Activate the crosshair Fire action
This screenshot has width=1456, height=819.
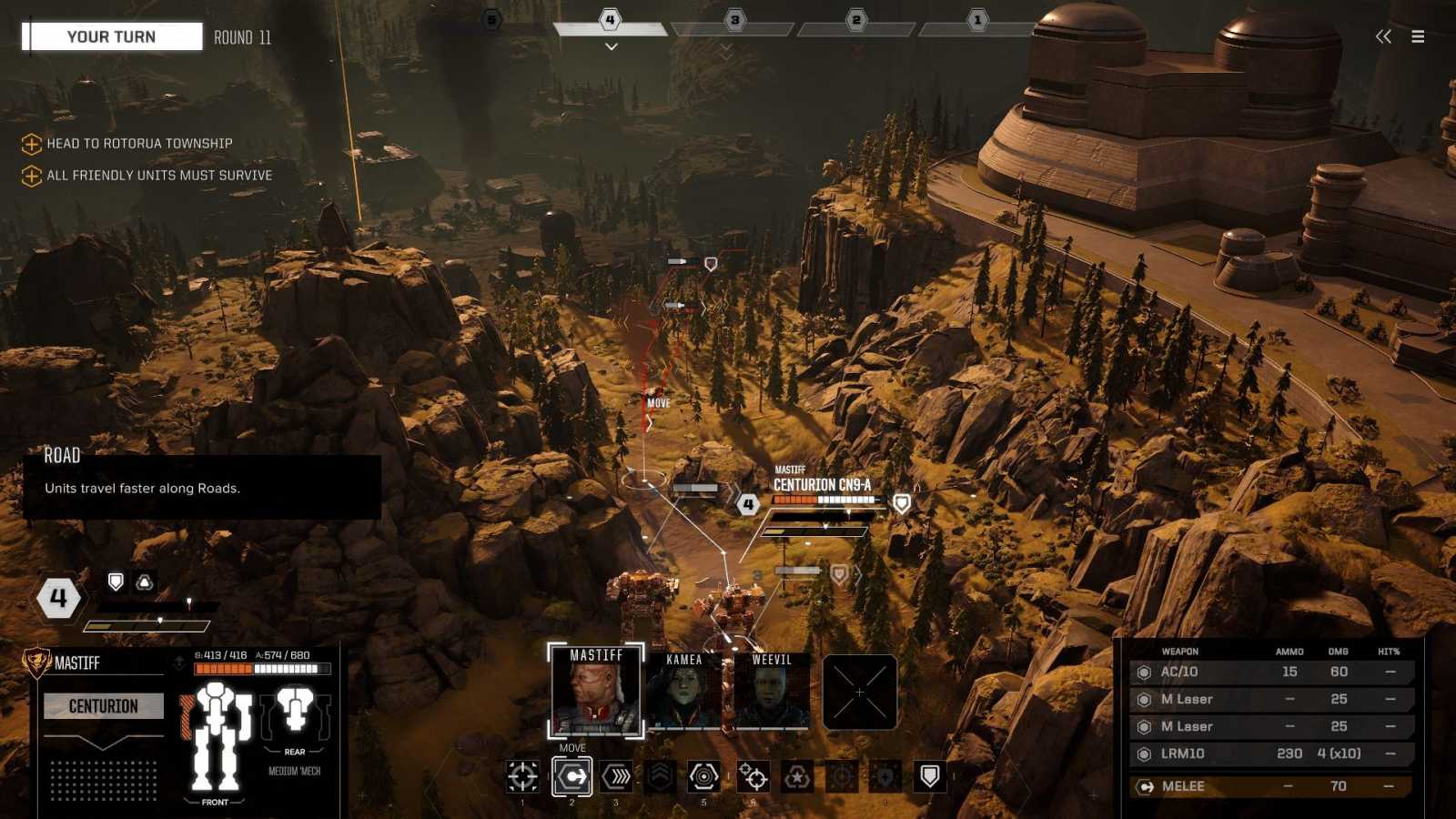pos(522,776)
